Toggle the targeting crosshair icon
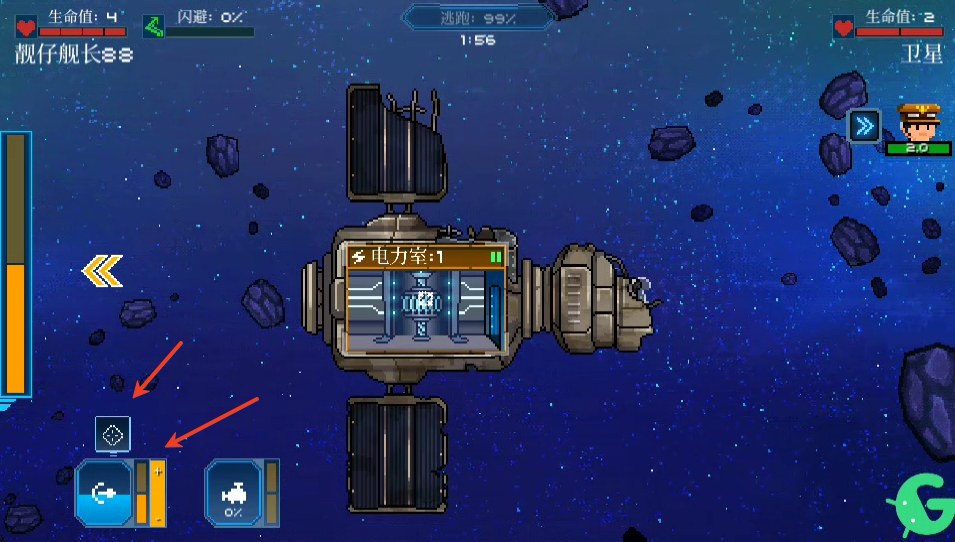Screen dimensions: 955x542 [113, 434]
